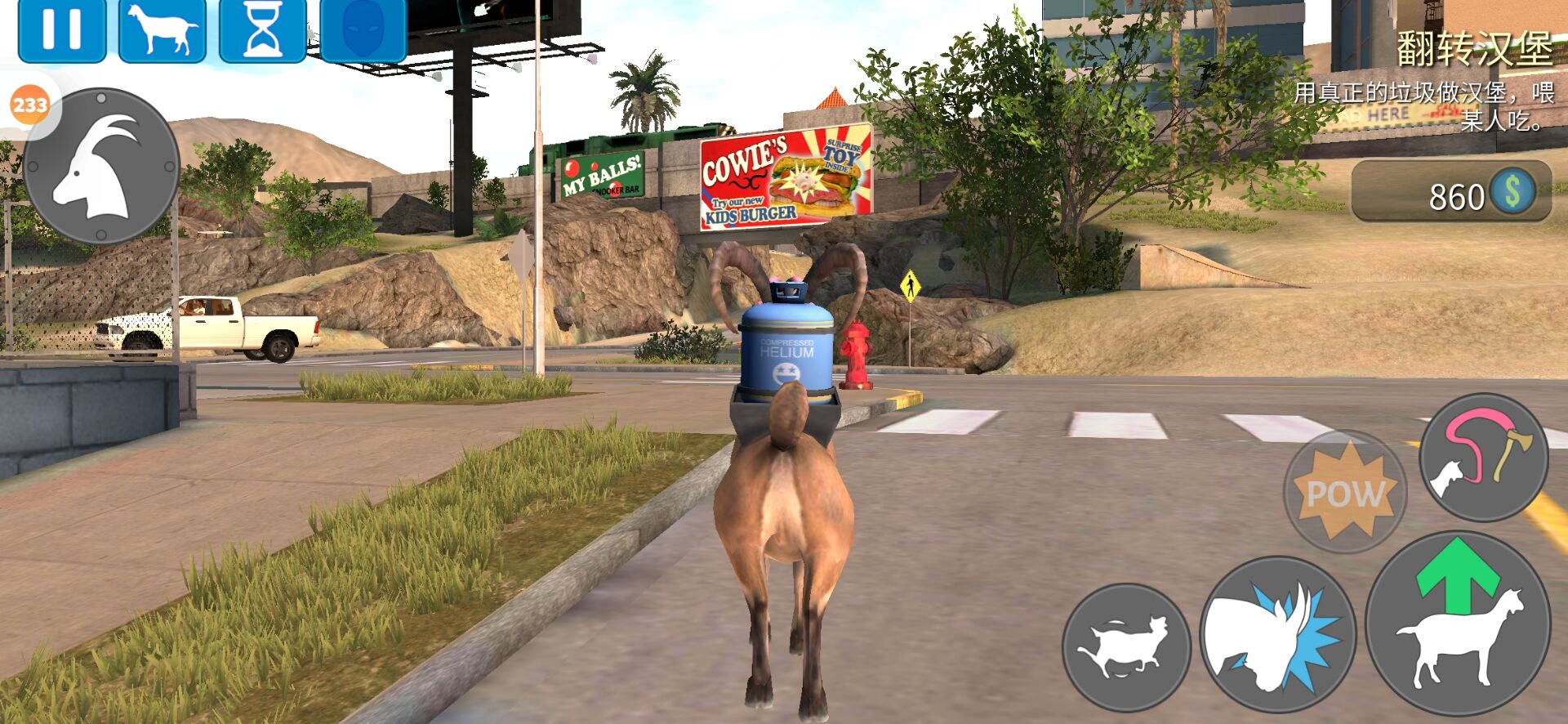Use the goat tongue lick button
The image size is (1568, 724).
pyautogui.click(x=1483, y=457)
